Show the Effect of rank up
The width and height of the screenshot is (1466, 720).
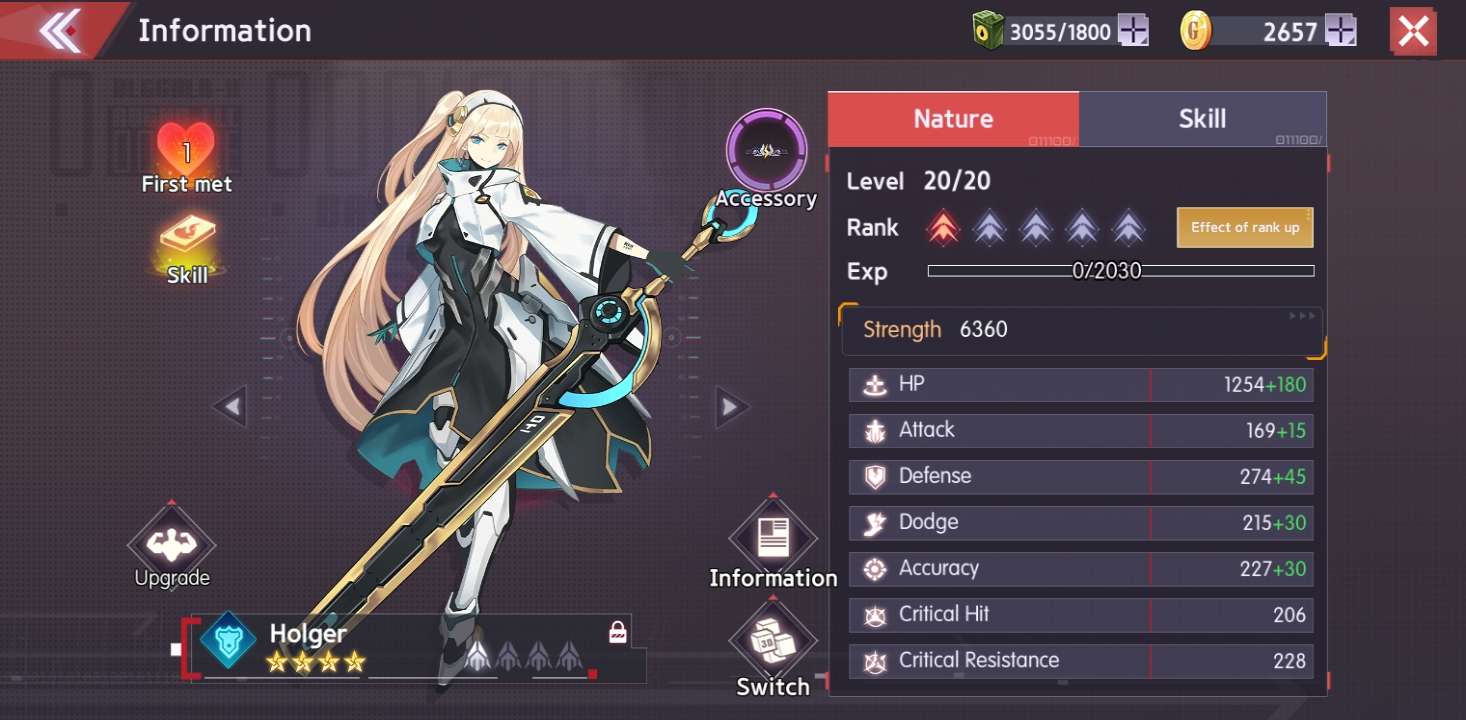click(1245, 228)
